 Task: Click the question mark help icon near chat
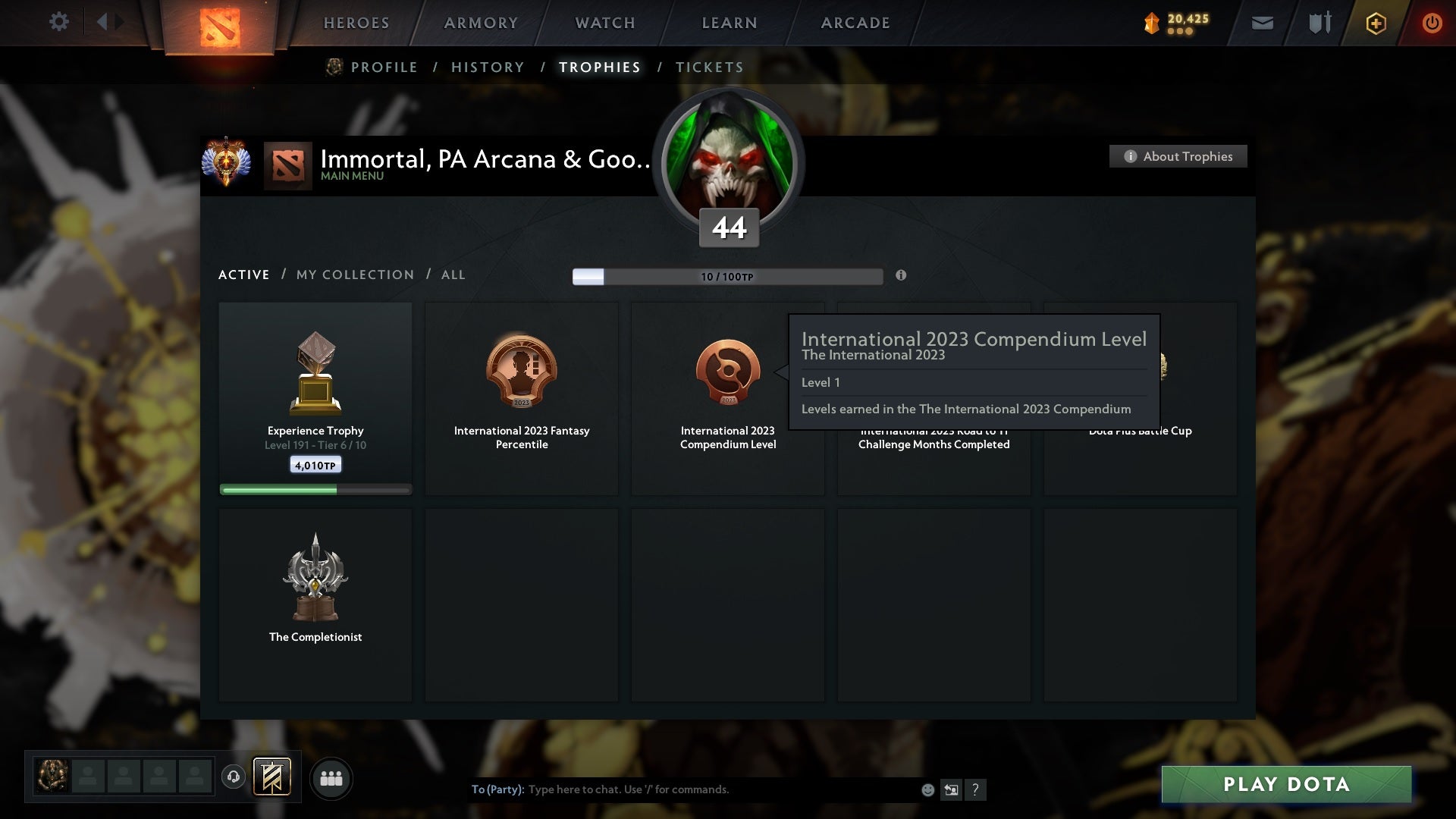point(976,789)
